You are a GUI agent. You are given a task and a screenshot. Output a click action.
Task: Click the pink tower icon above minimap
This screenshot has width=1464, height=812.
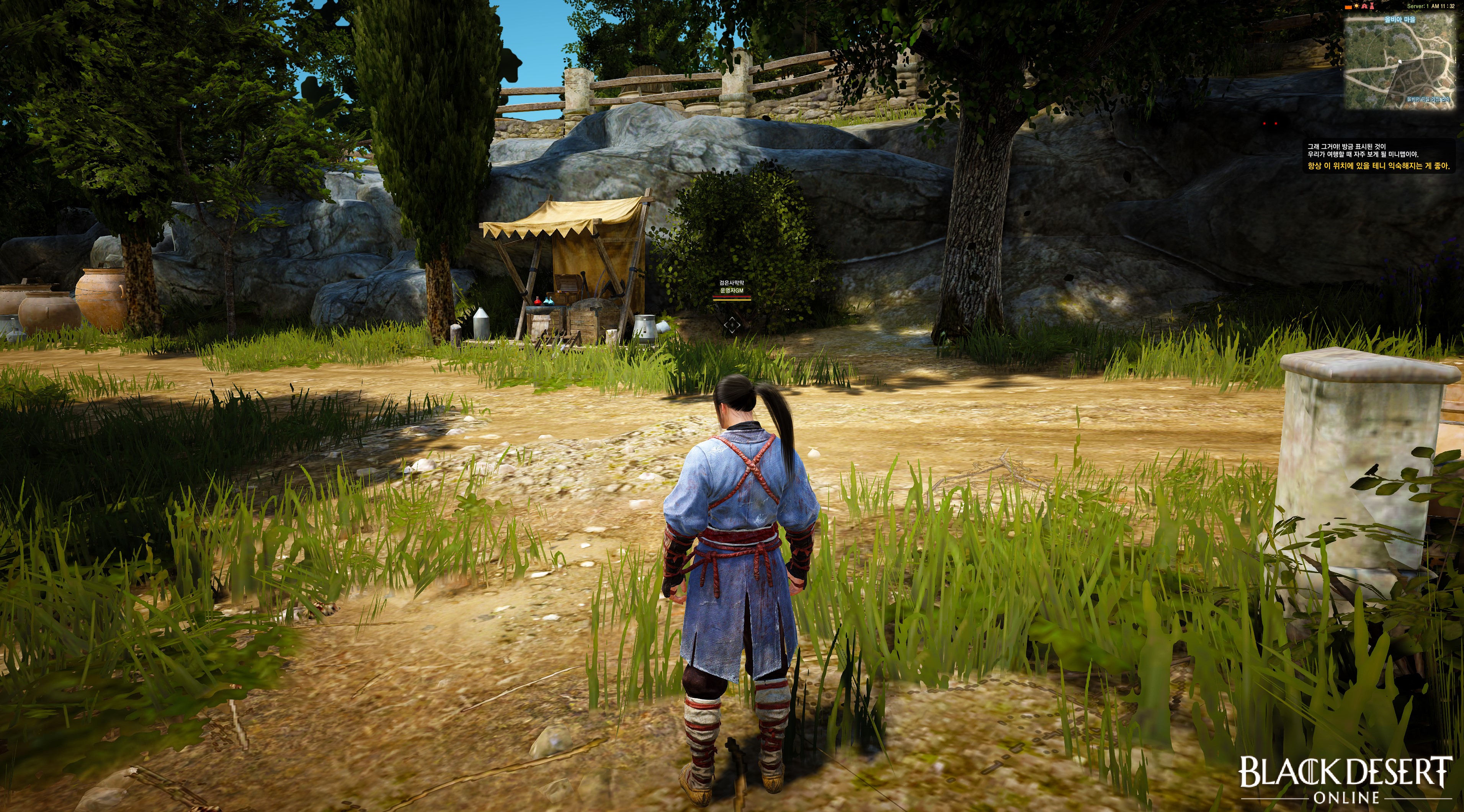click(x=1372, y=6)
